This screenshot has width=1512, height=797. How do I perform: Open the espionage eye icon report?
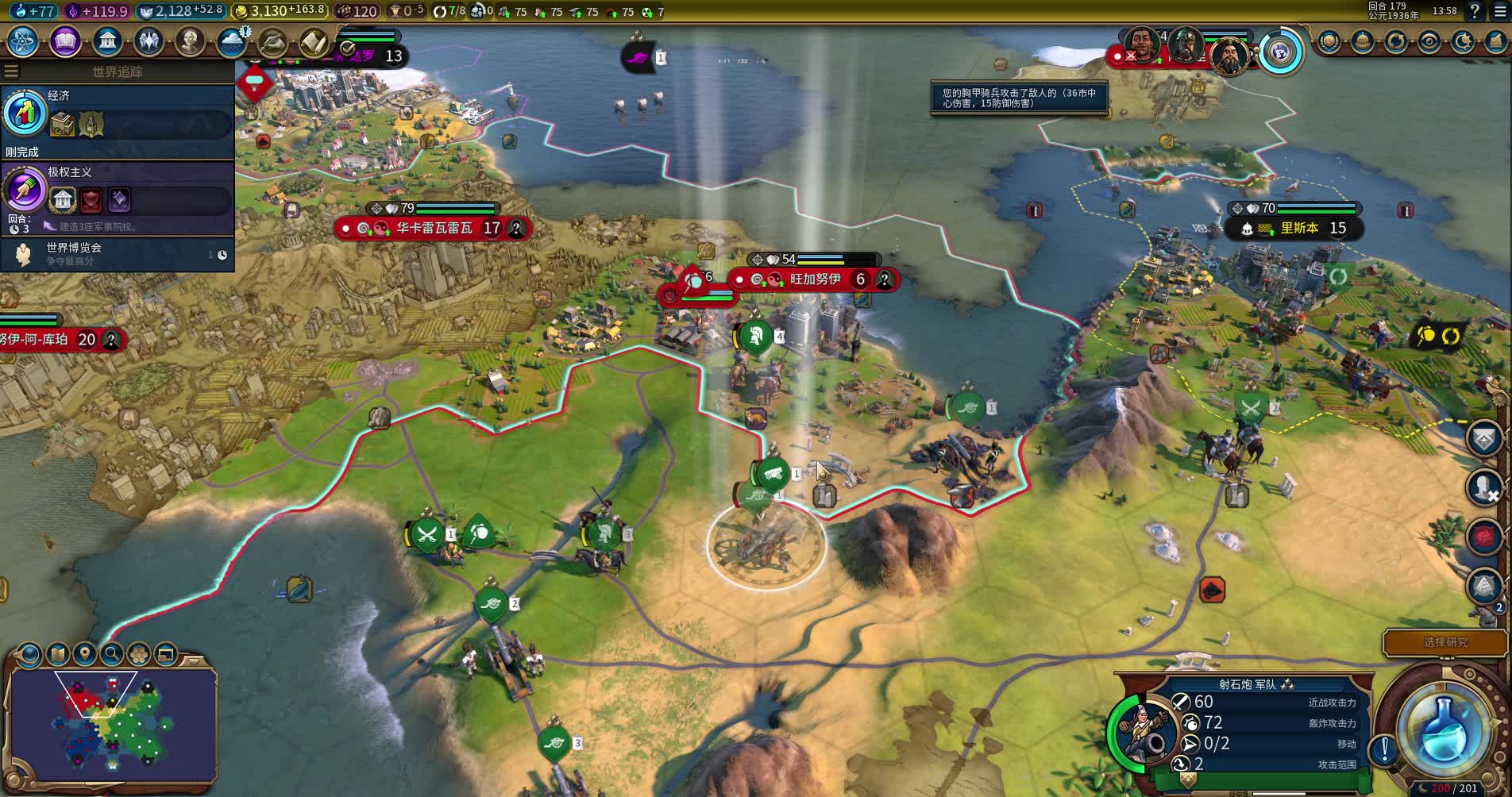pyautogui.click(x=1429, y=41)
